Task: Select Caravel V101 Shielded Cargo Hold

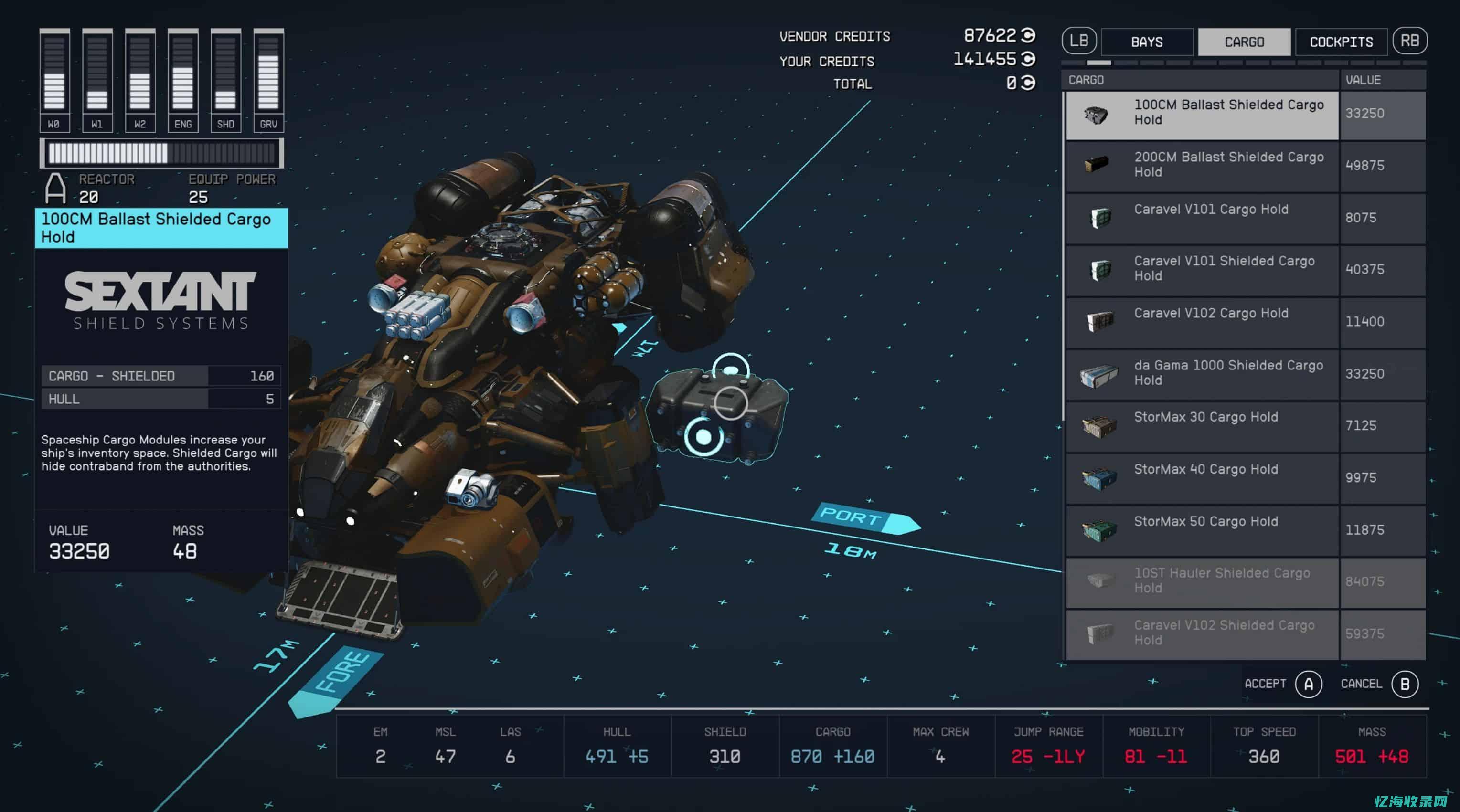Action: pos(1202,269)
